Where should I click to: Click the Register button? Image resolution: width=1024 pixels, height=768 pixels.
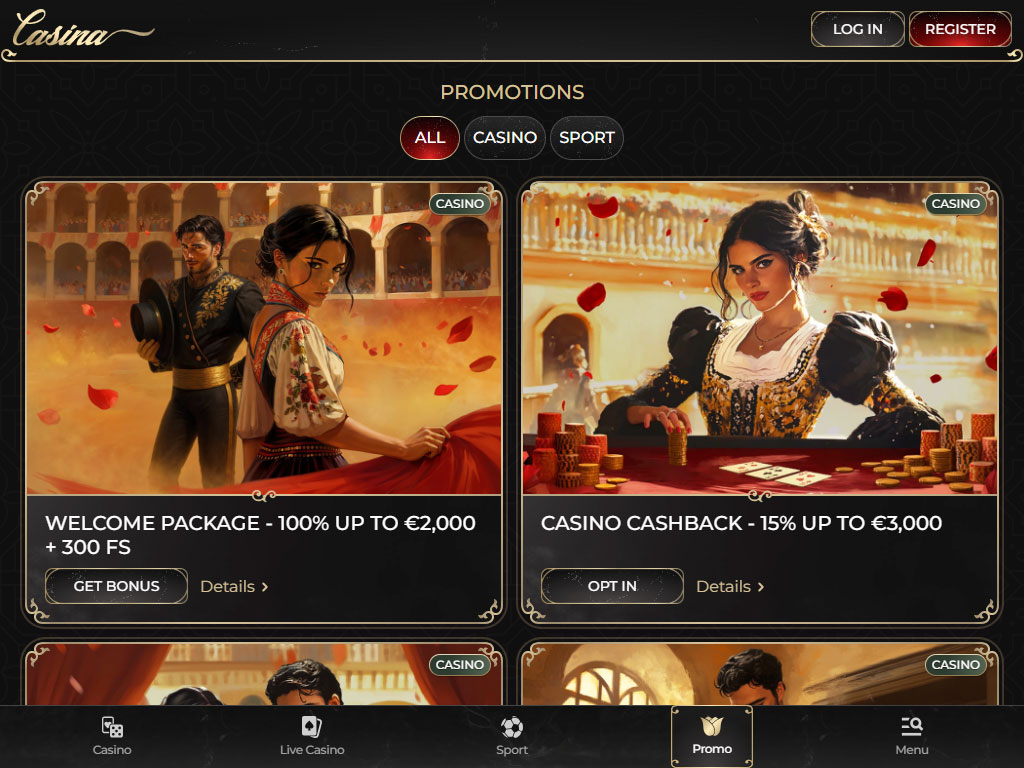point(960,29)
